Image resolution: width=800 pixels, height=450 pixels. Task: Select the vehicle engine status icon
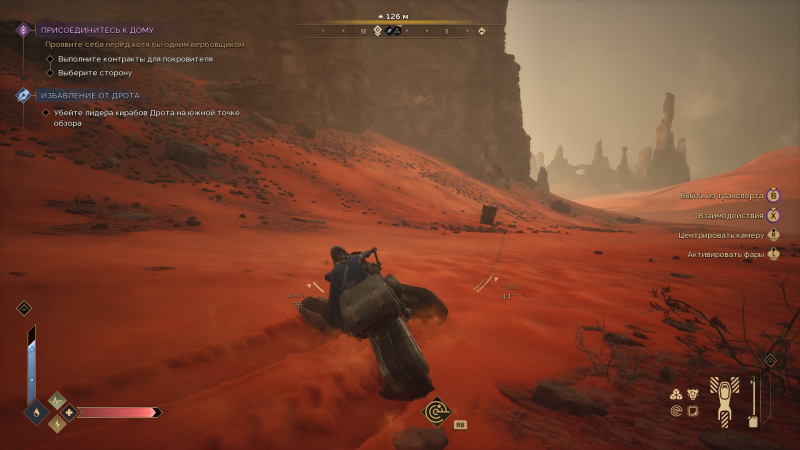692,394
